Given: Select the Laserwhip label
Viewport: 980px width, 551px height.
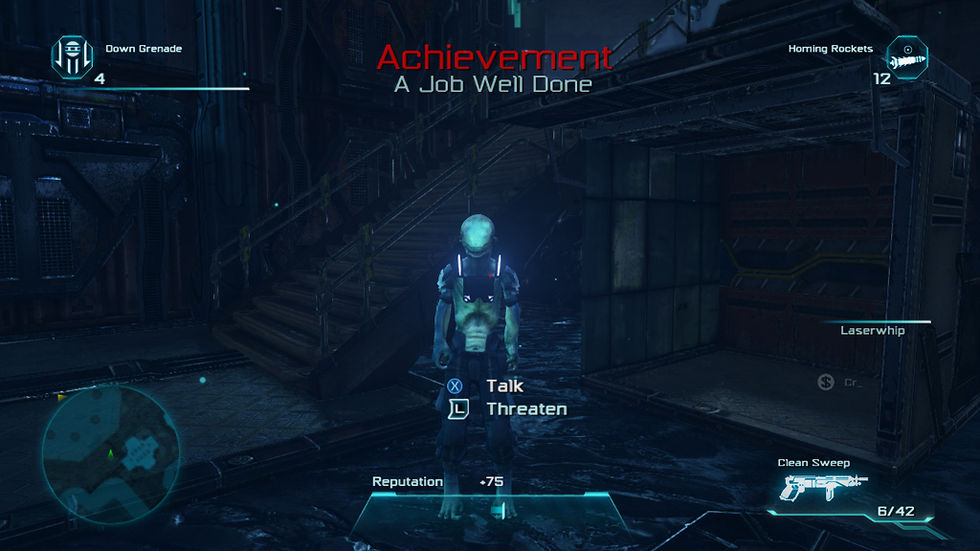Looking at the screenshot, I should (872, 330).
